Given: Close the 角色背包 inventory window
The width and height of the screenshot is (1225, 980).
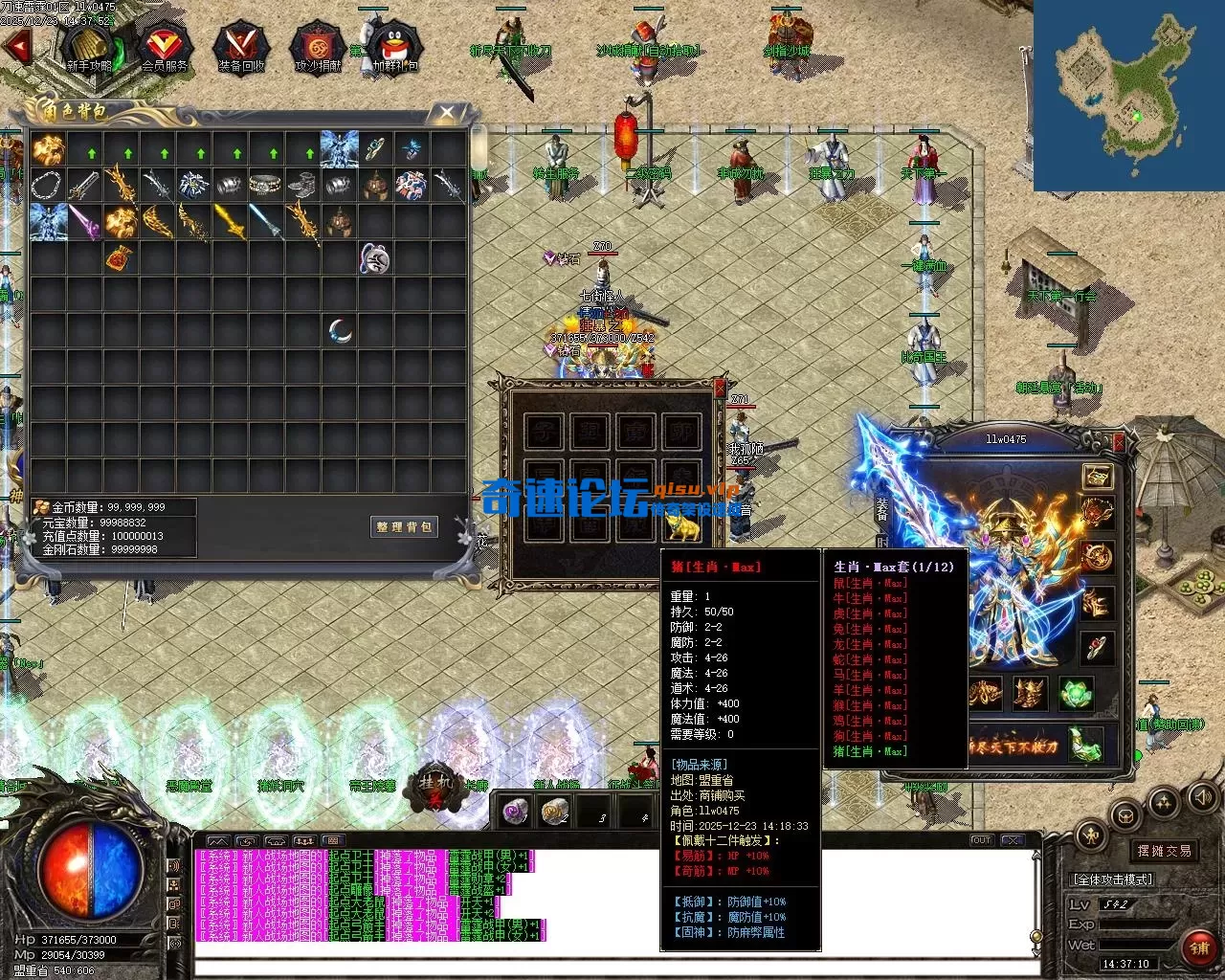Looking at the screenshot, I should (x=446, y=113).
